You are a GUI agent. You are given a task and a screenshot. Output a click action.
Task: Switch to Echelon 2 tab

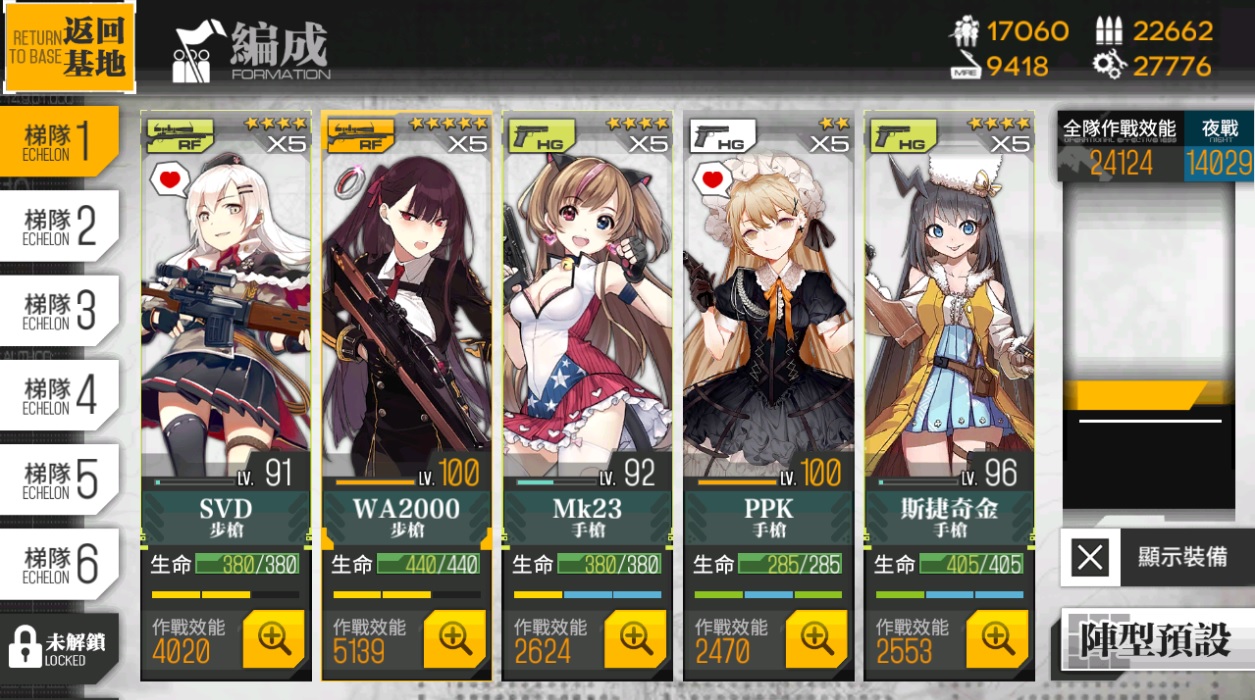tap(58, 226)
